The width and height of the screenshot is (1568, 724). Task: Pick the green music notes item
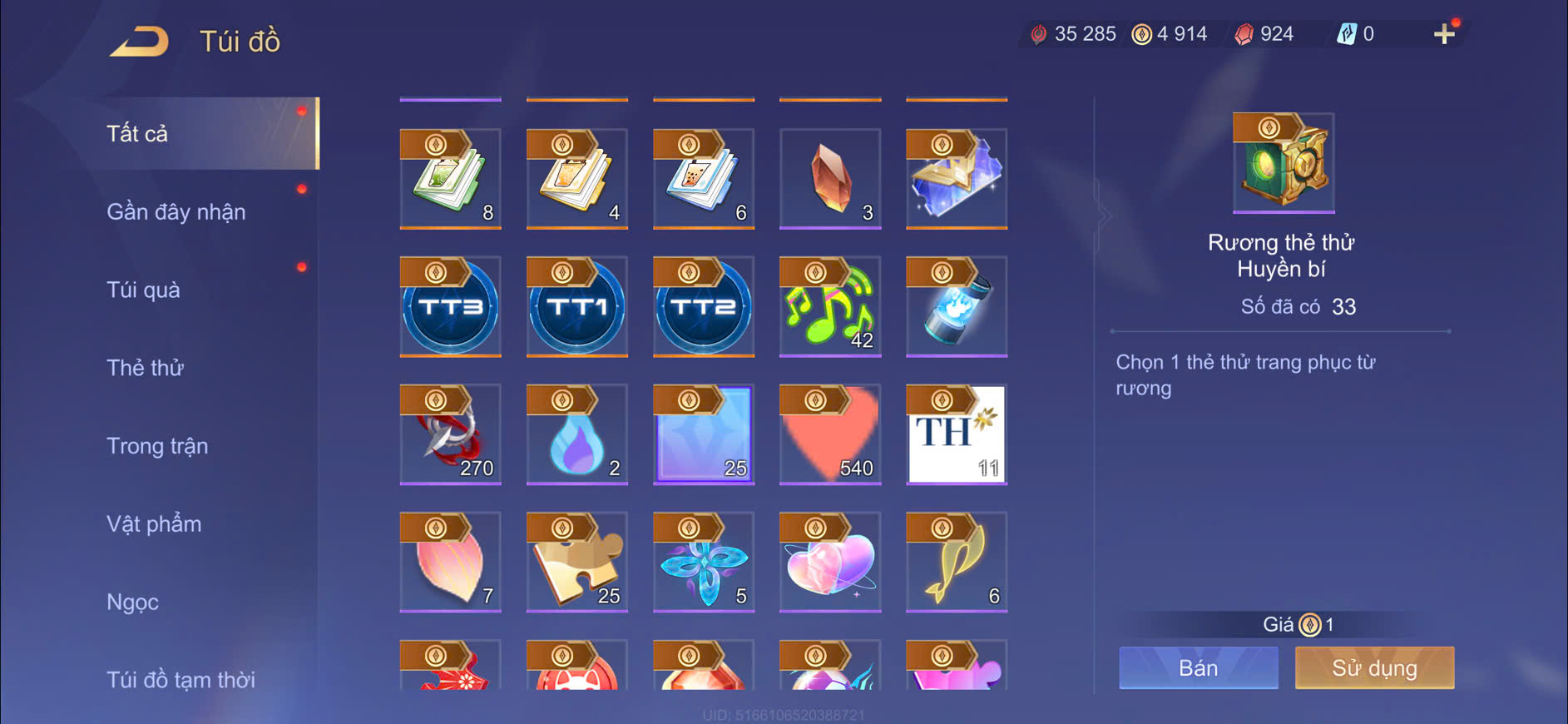(830, 306)
